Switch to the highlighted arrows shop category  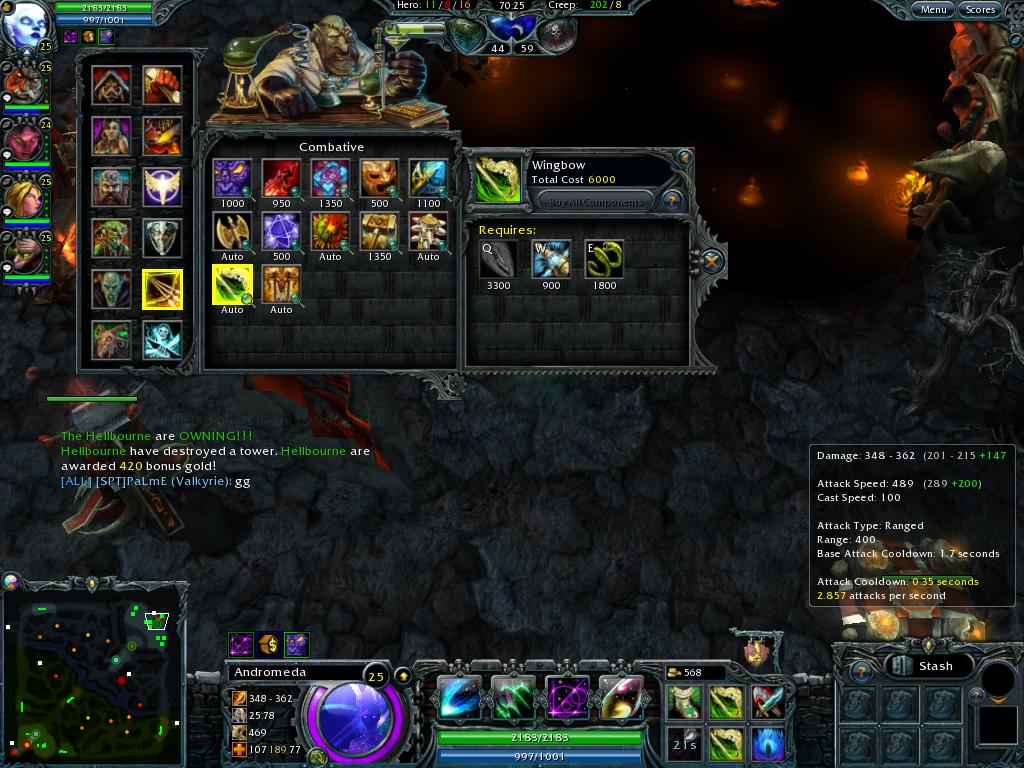(161, 289)
